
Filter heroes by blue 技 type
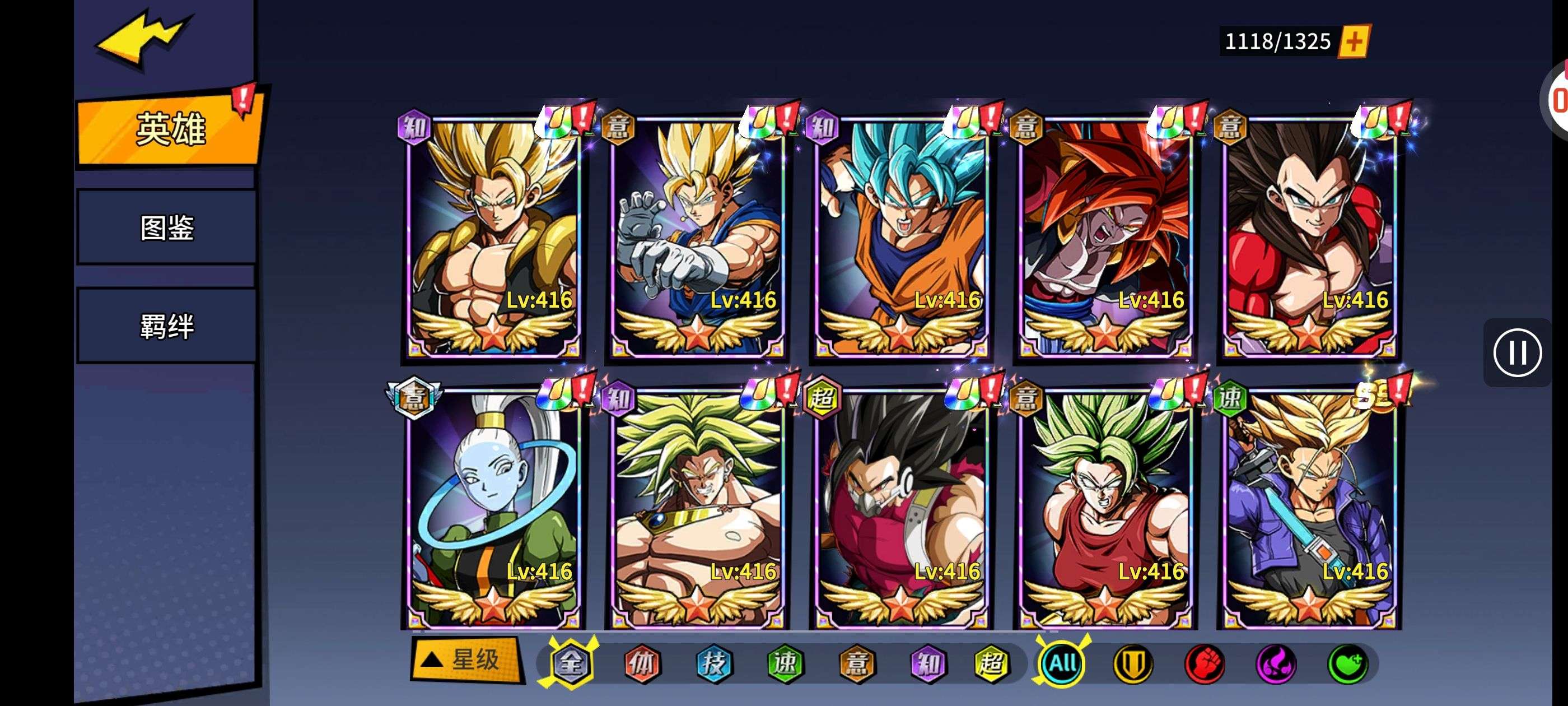coord(713,663)
